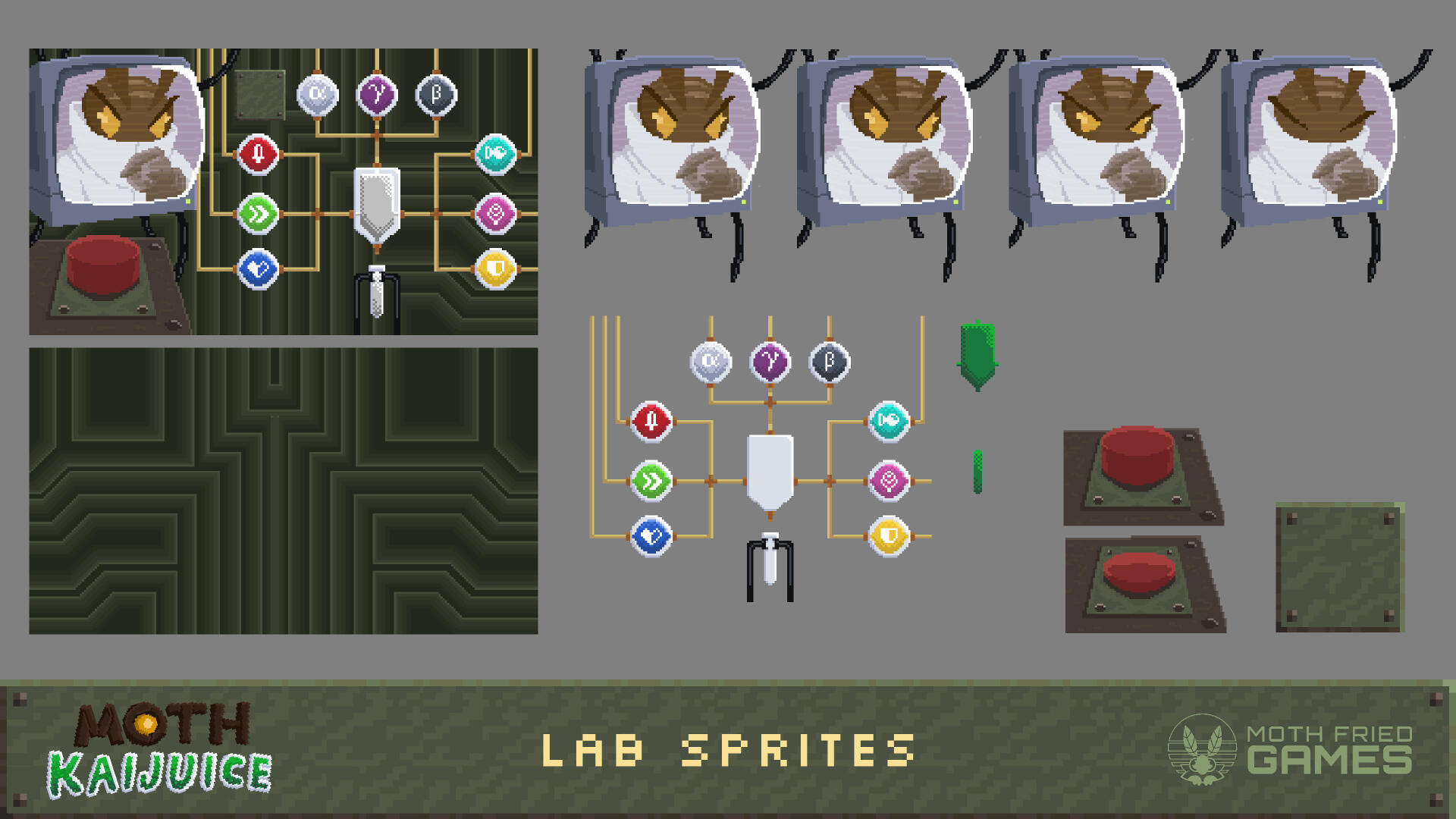This screenshot has width=1456, height=819.
Task: Hit the big red button beneath the moth monitor
Action: pos(103,265)
